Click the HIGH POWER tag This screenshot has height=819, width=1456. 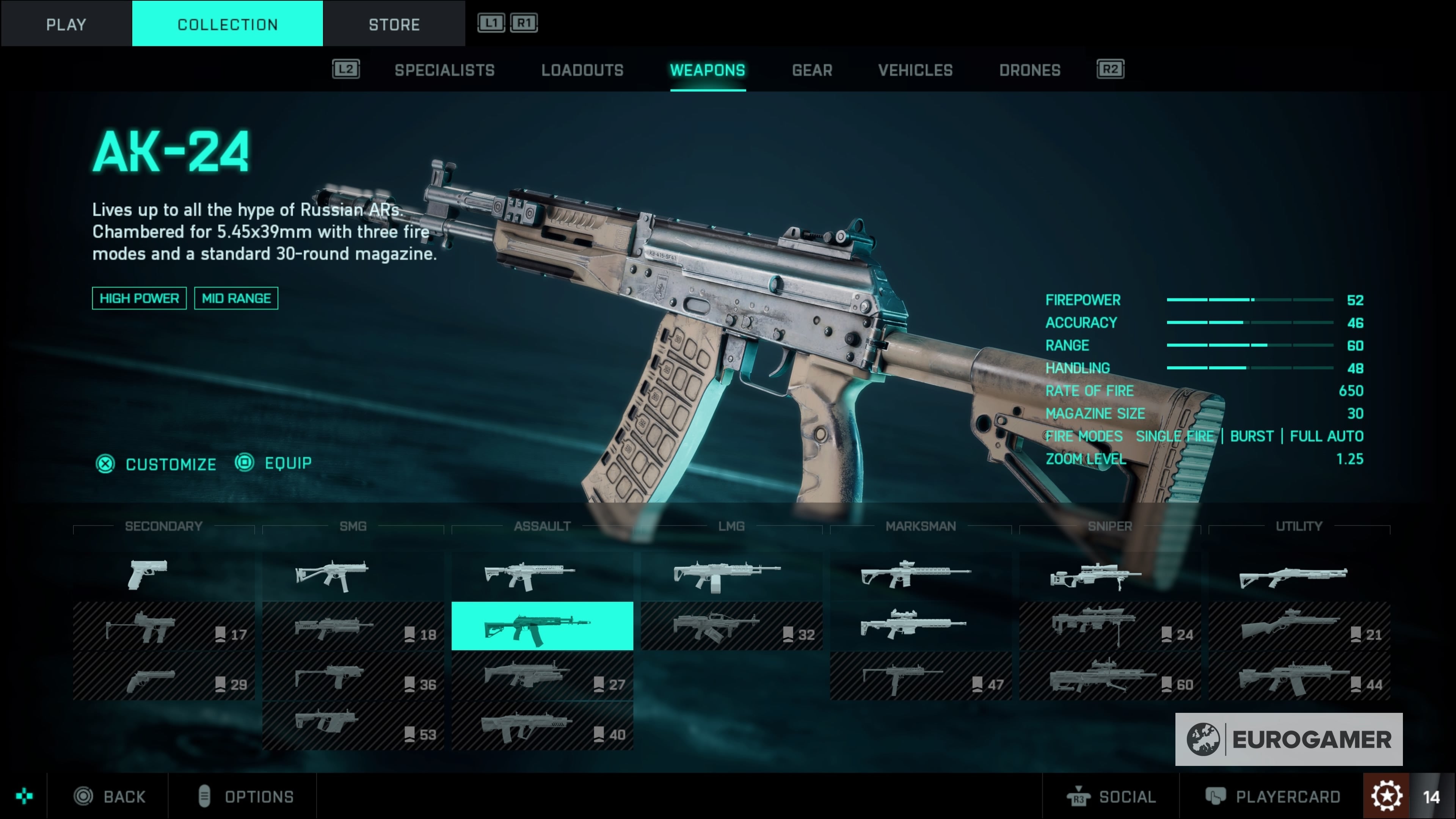[x=139, y=298]
